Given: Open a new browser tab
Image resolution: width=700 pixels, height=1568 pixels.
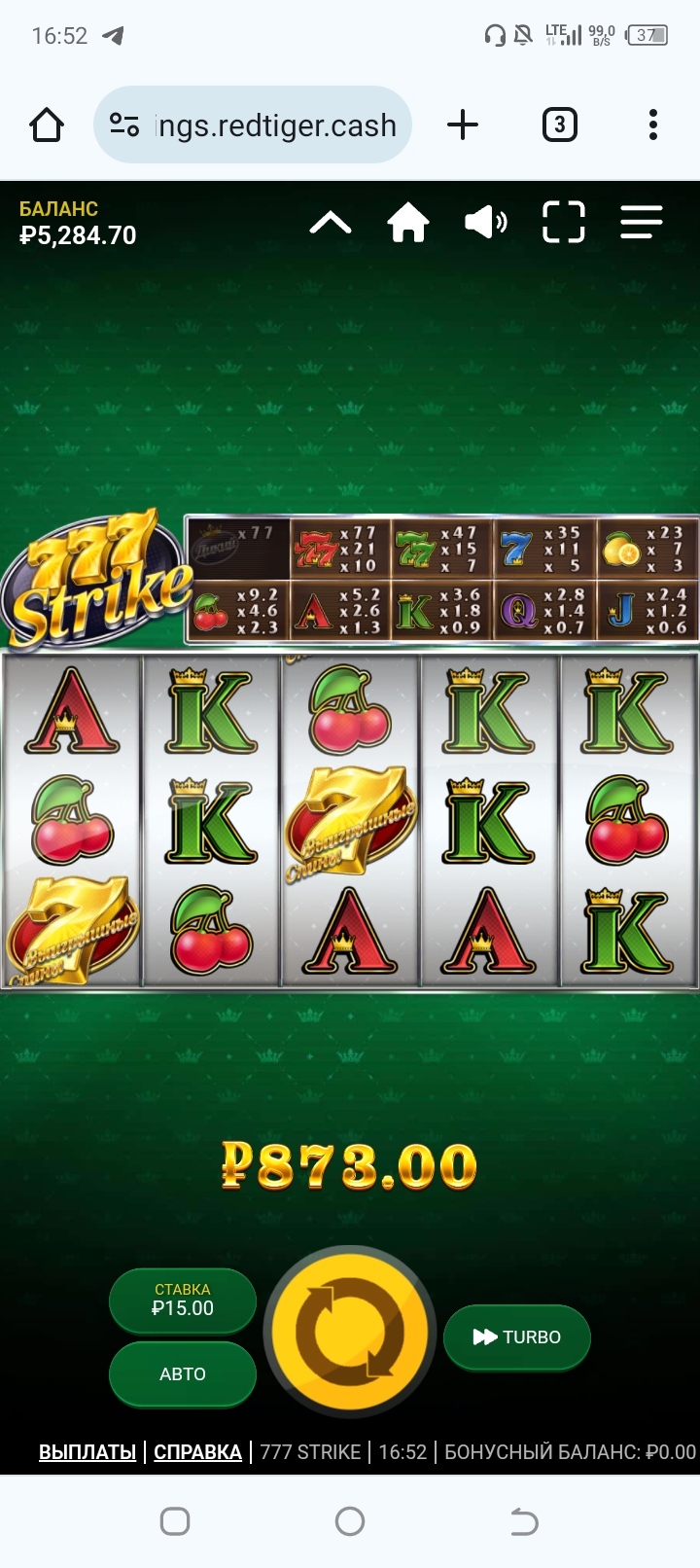Looking at the screenshot, I should point(463,125).
